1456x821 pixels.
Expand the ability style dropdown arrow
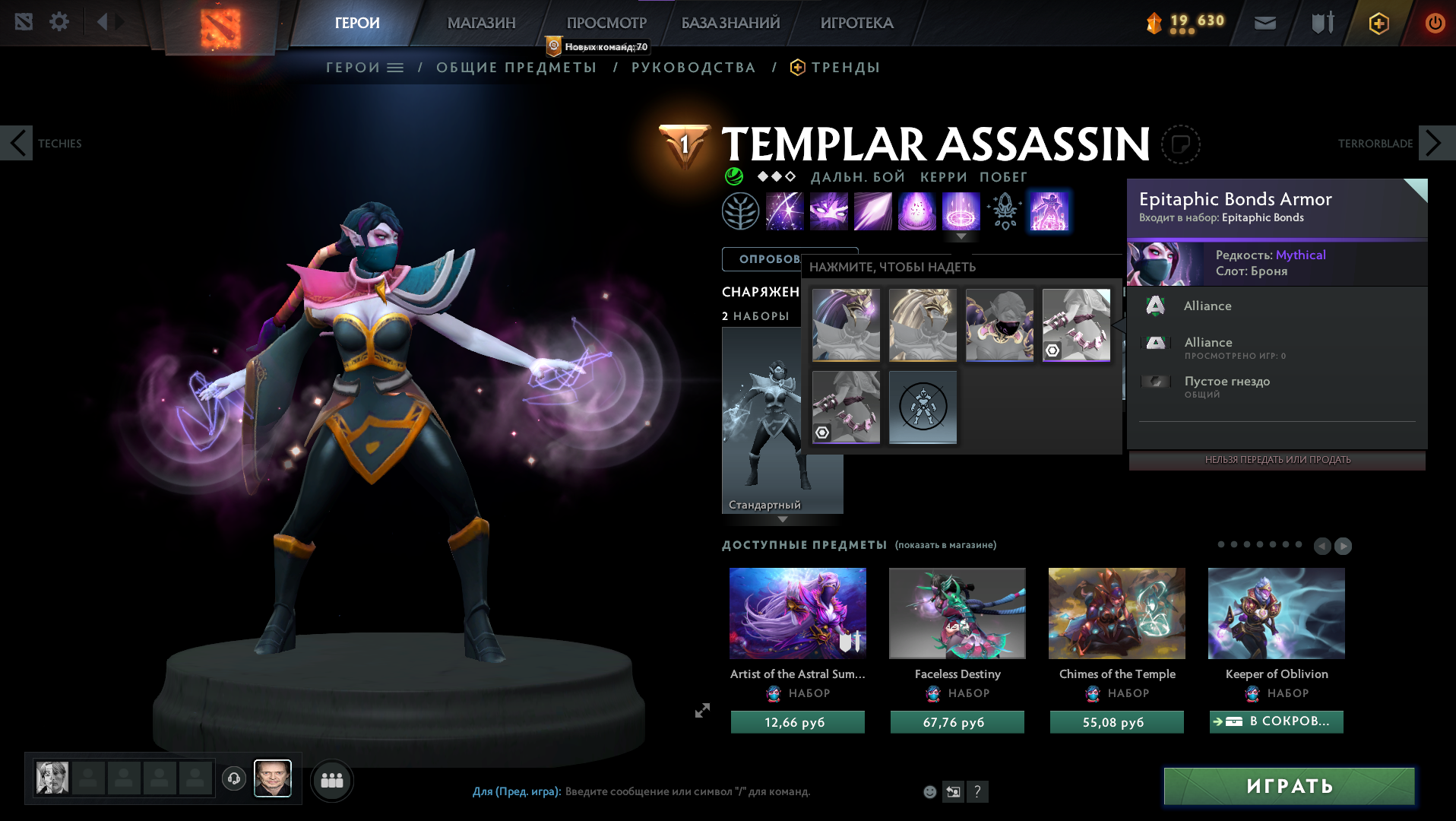[x=962, y=236]
